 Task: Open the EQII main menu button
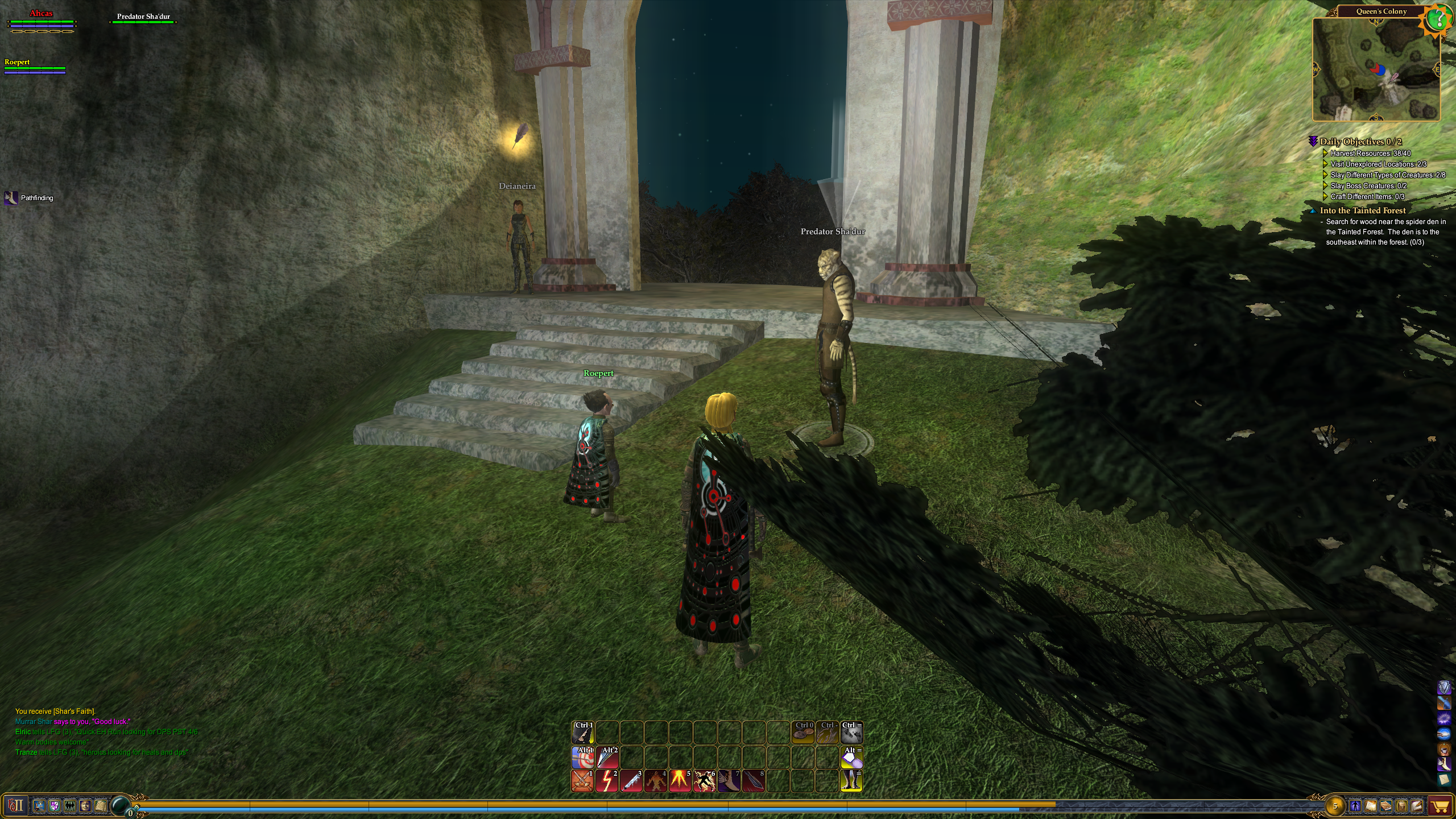point(16,805)
